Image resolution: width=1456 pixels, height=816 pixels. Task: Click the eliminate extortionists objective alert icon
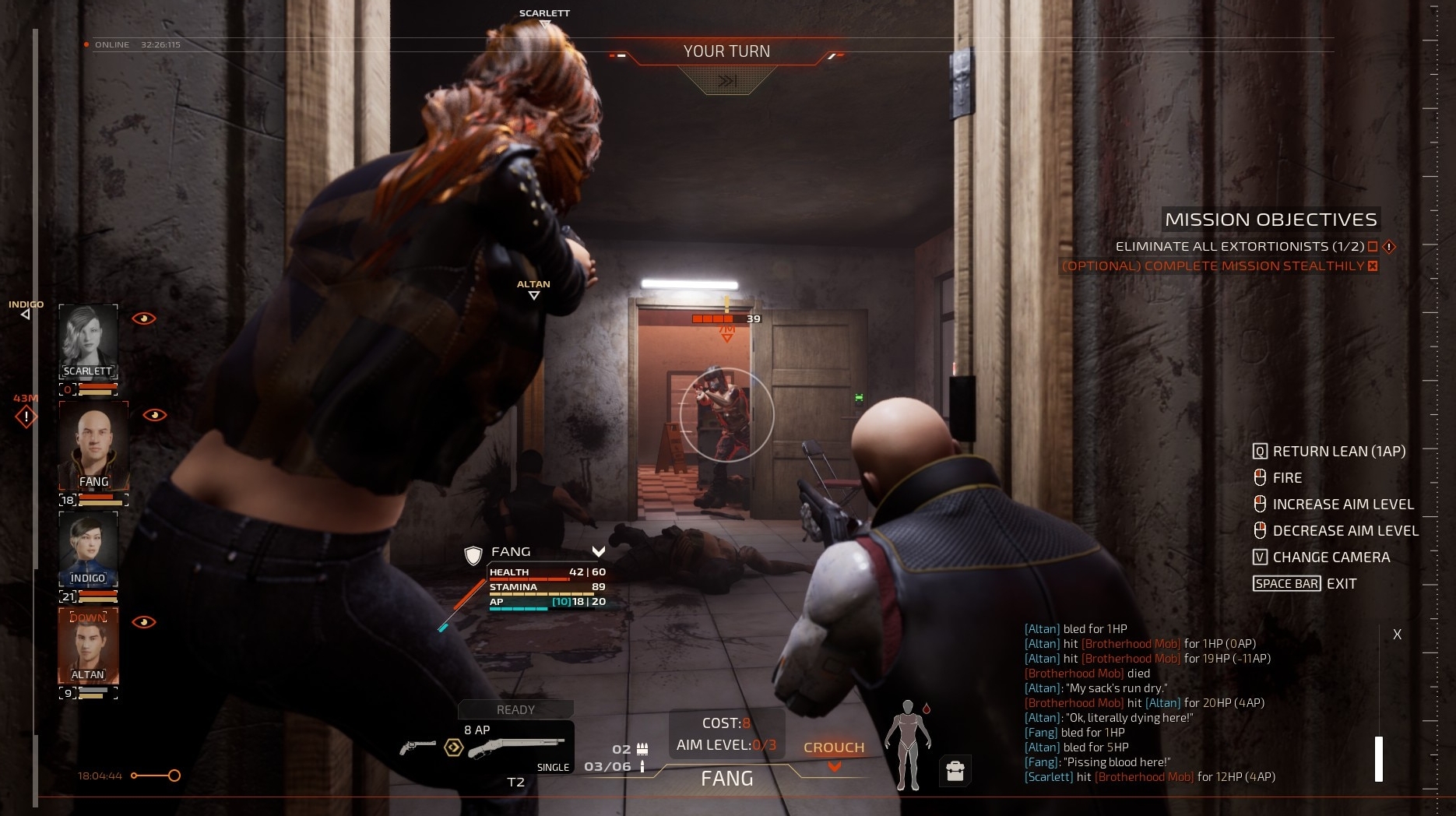tap(1388, 247)
